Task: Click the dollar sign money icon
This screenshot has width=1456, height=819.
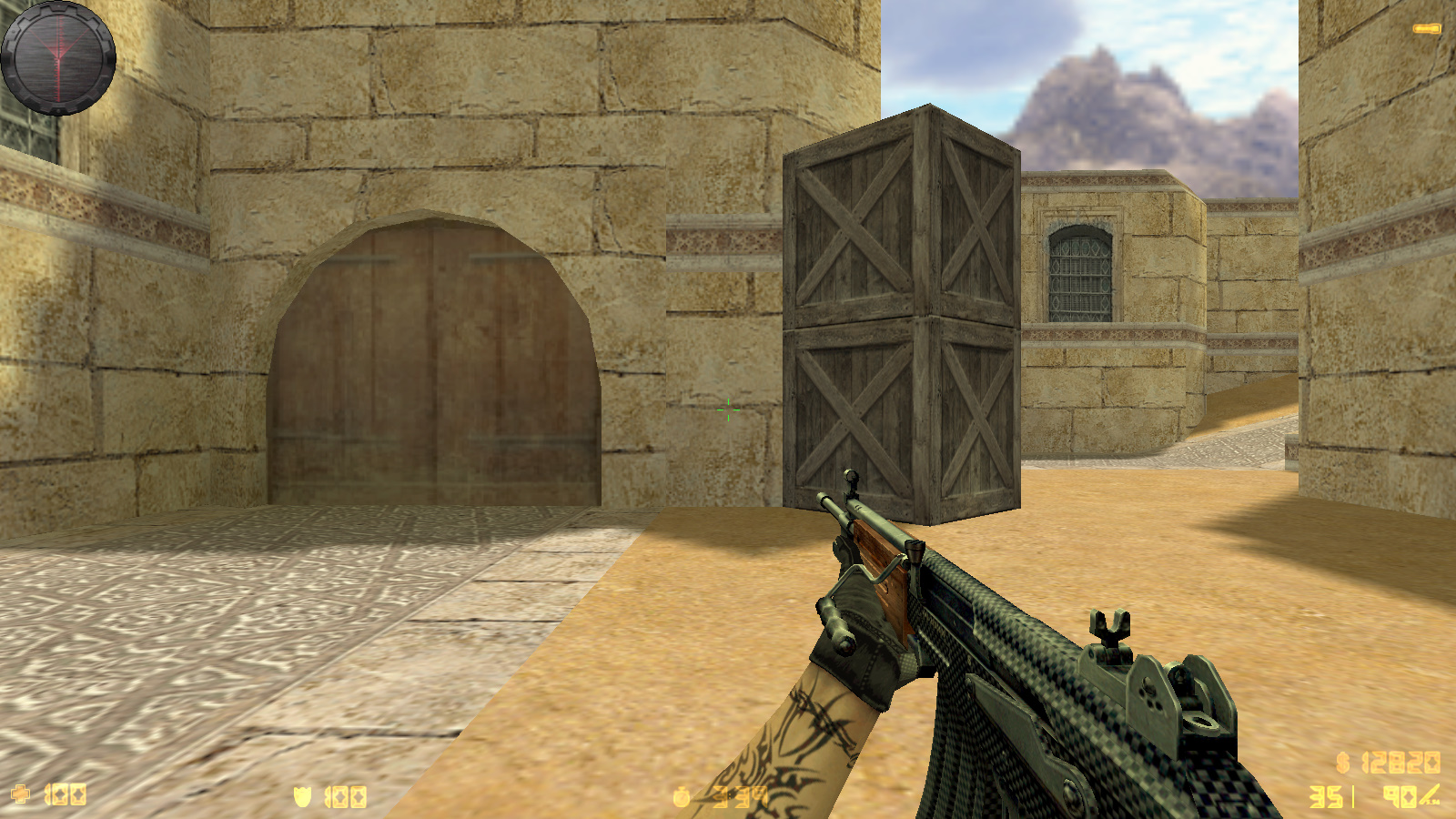Action: tap(1343, 762)
